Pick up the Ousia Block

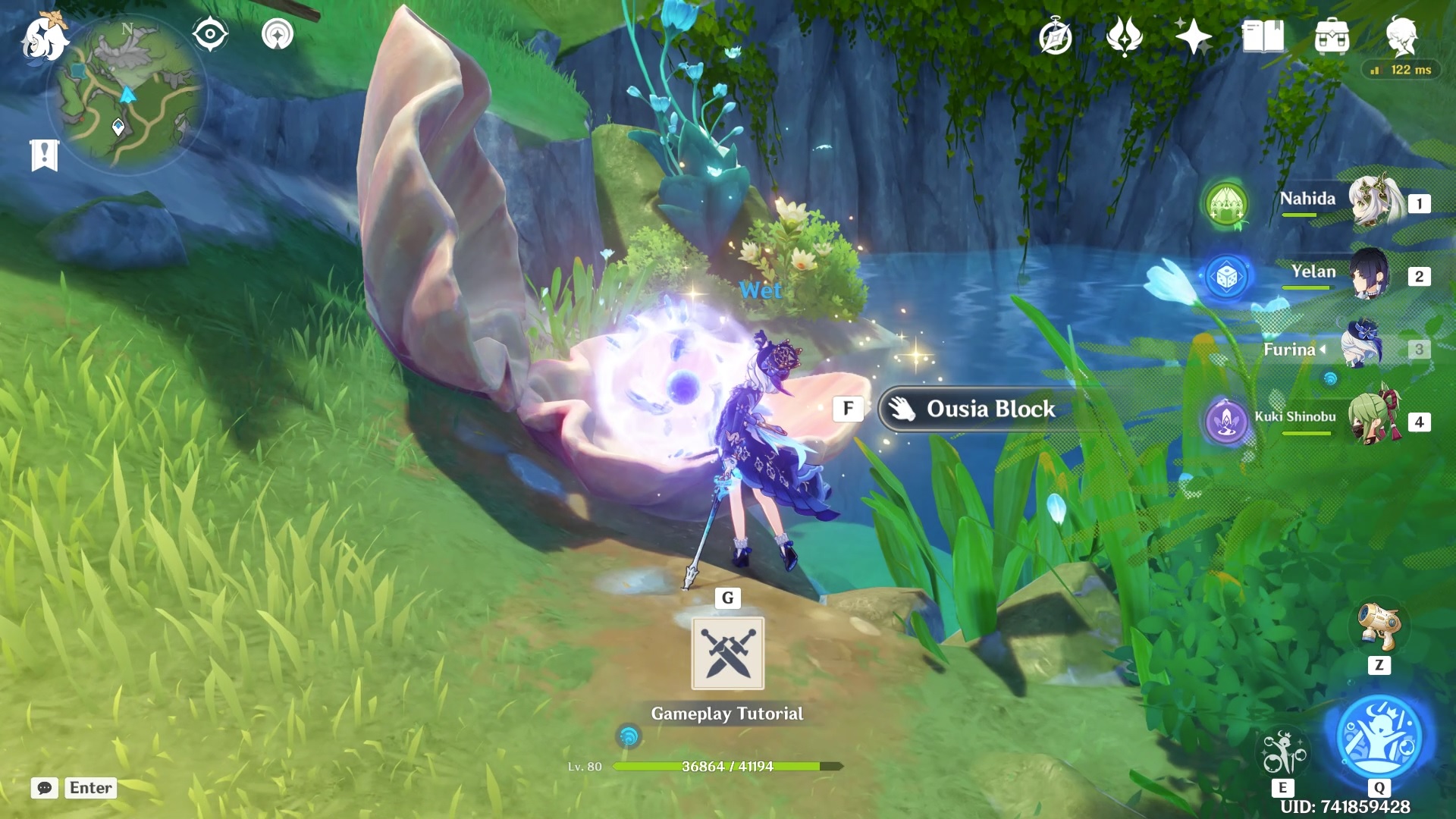point(990,409)
